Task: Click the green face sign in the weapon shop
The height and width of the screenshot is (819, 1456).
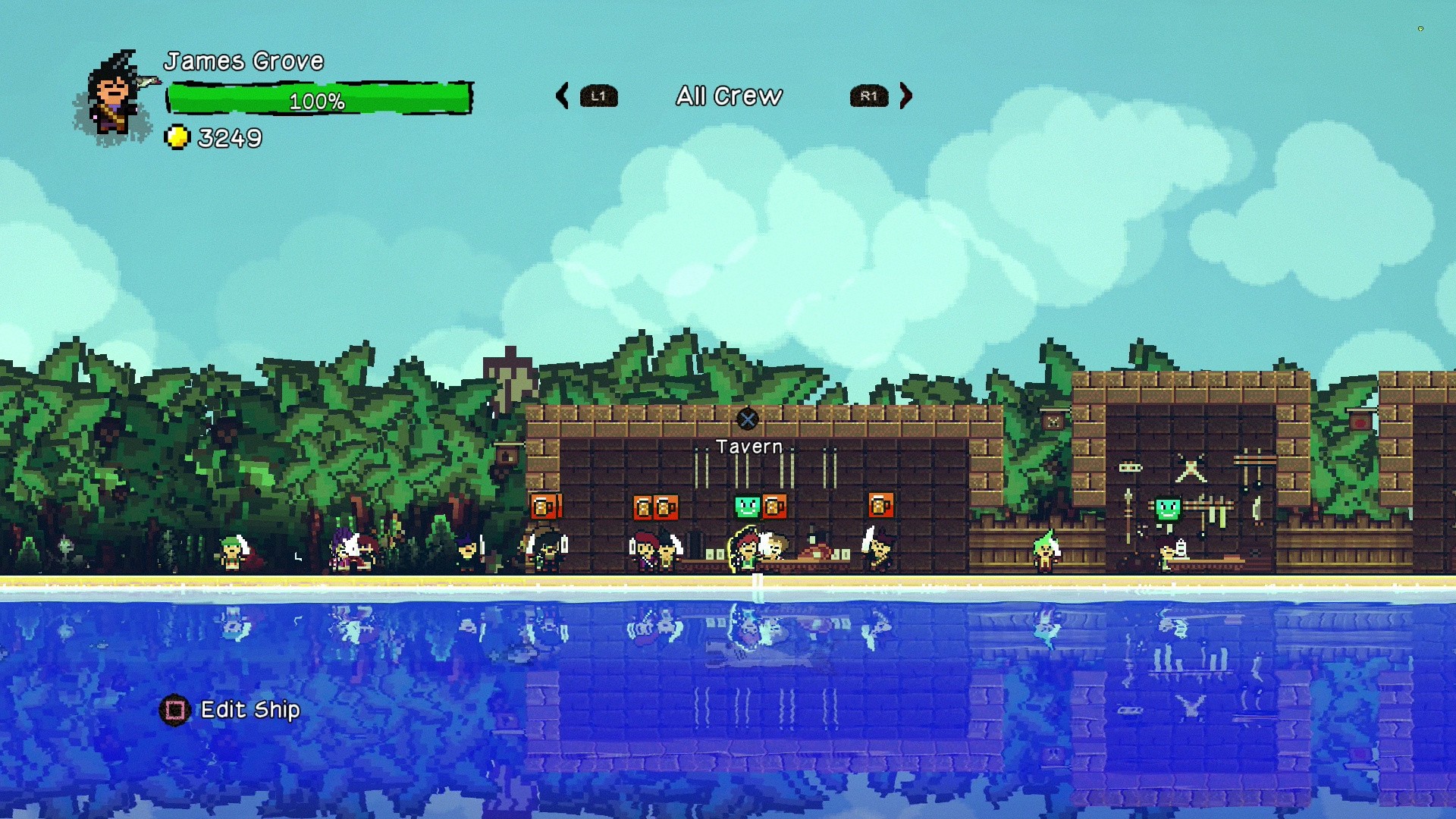Action: point(1168,509)
